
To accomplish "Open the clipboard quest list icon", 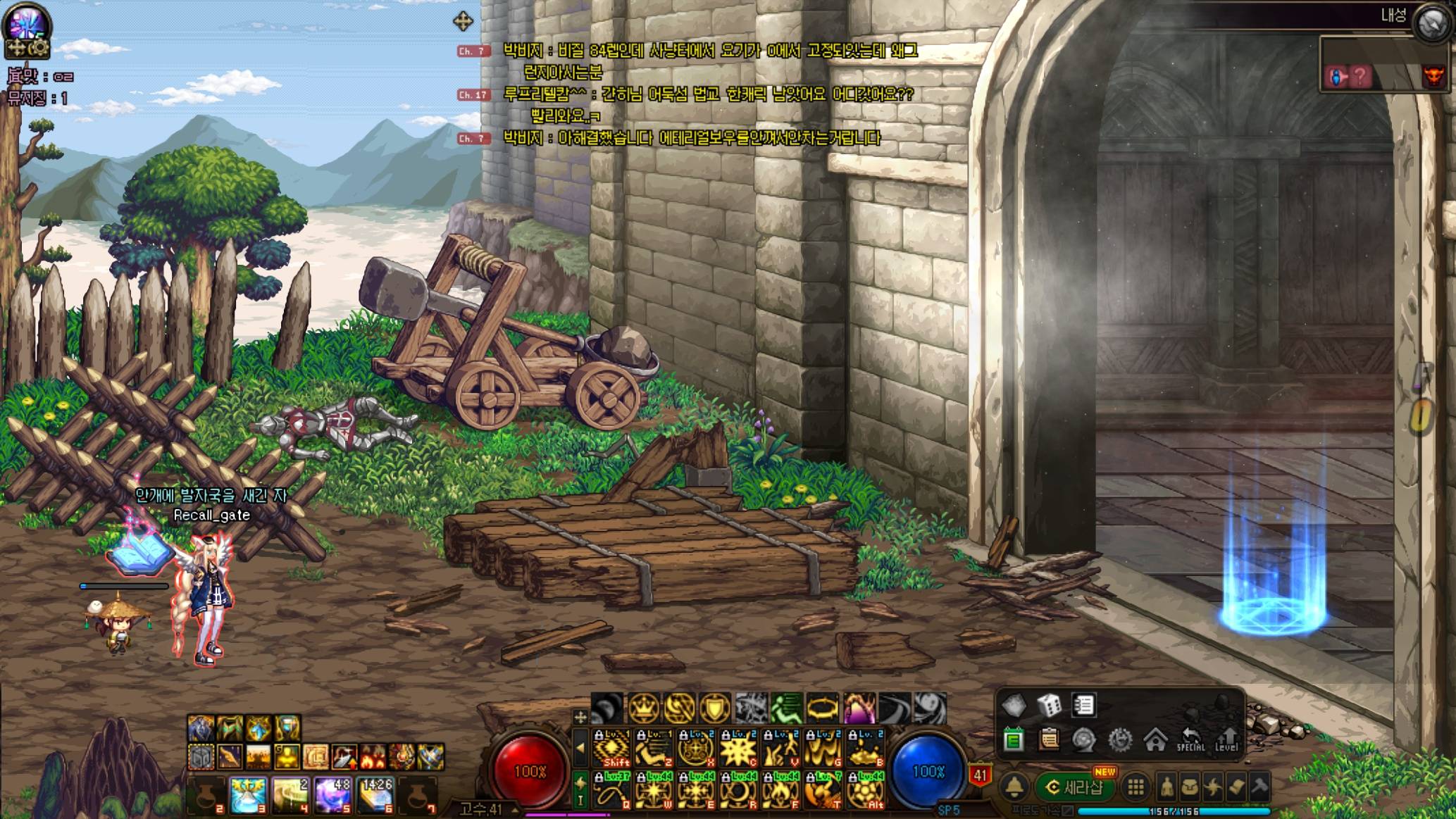I will 1049,740.
